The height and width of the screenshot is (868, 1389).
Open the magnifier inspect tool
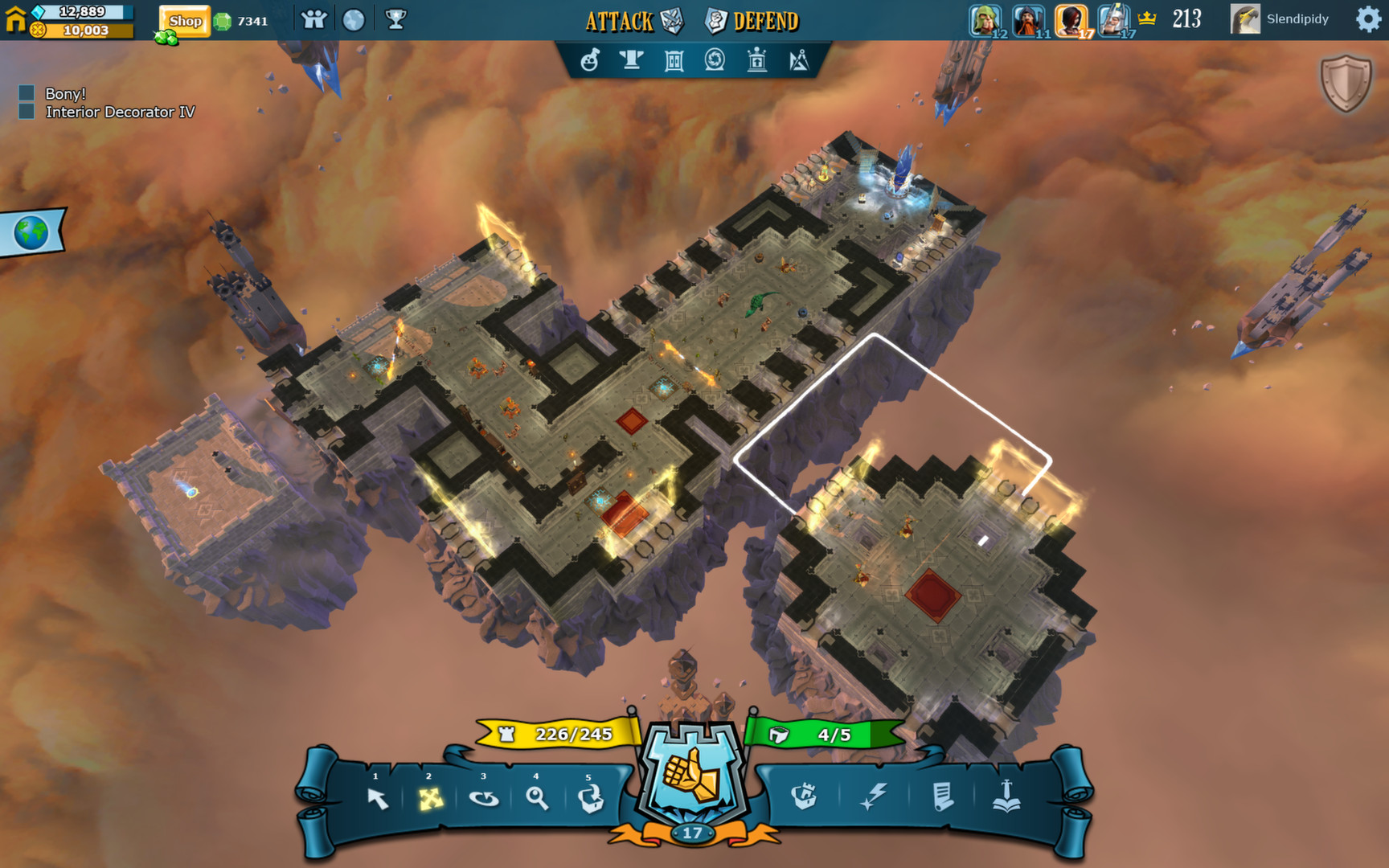pyautogui.click(x=539, y=800)
